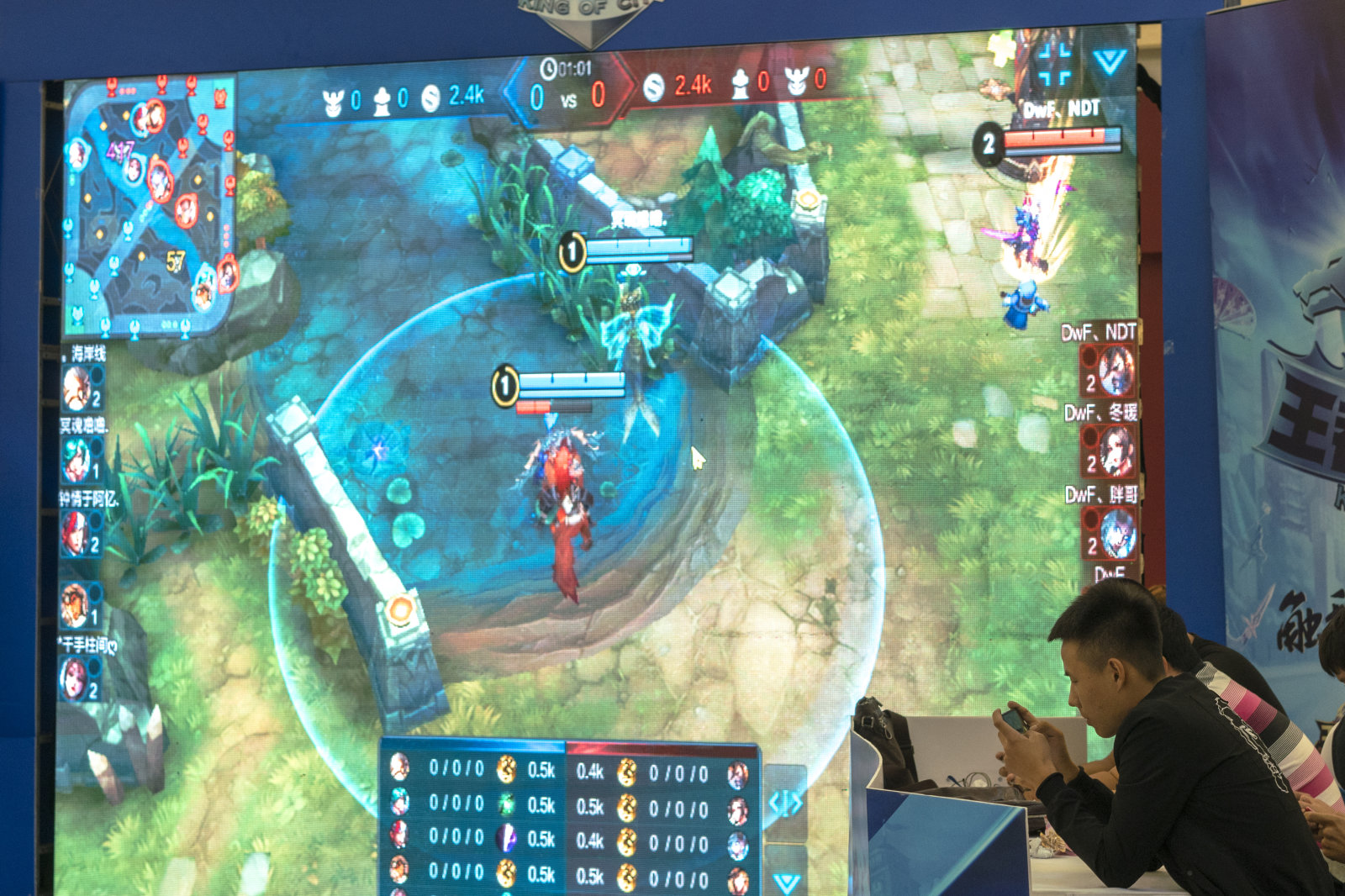Click the purple-white spell icon in the scoreboard
1345x896 pixels.
506,838
